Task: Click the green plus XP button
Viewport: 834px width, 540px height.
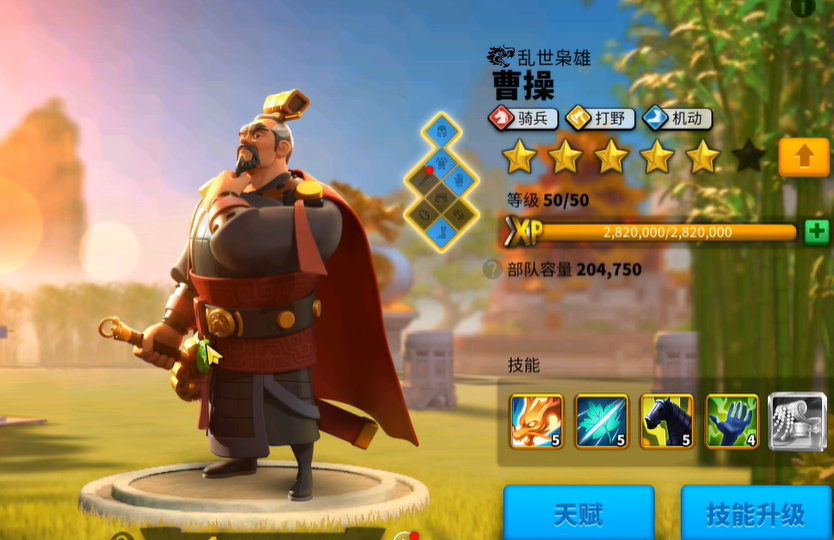Action: tap(817, 231)
